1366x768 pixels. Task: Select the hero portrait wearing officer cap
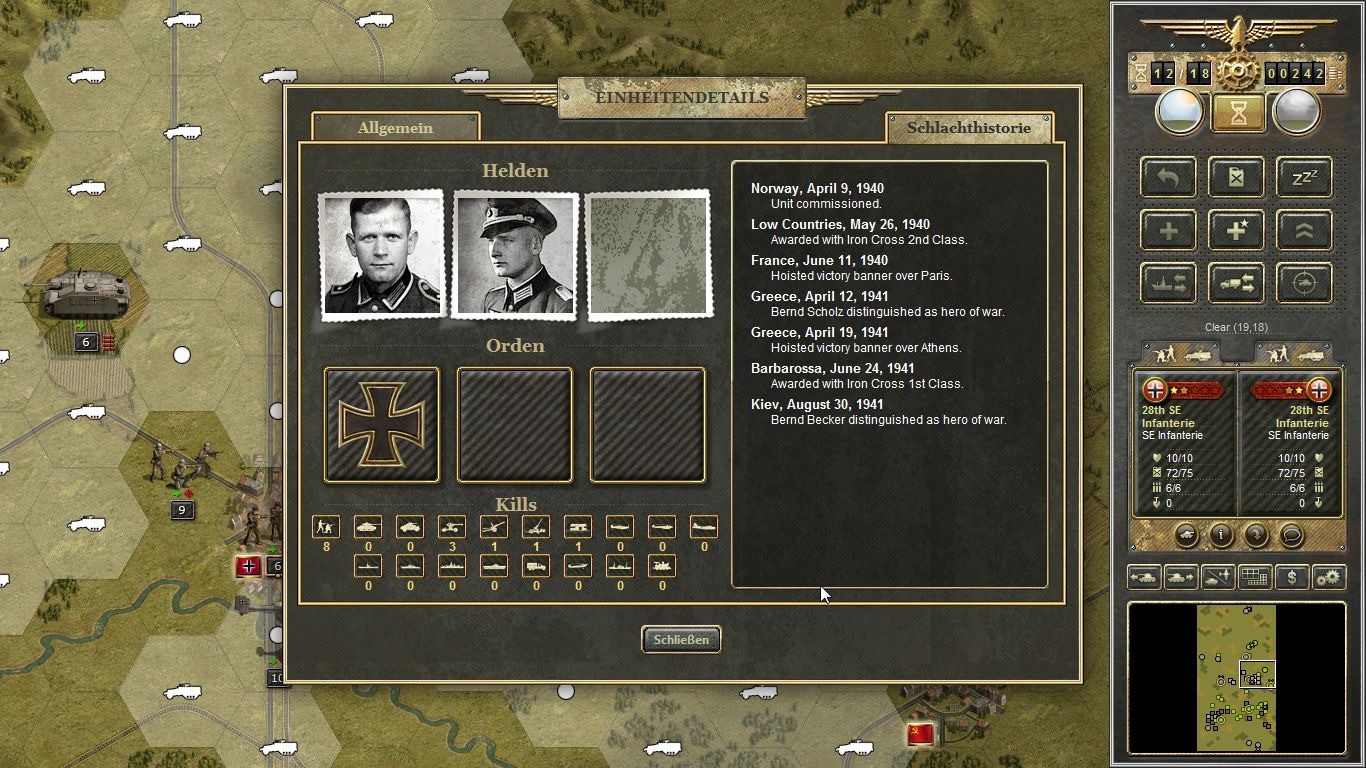coord(515,255)
